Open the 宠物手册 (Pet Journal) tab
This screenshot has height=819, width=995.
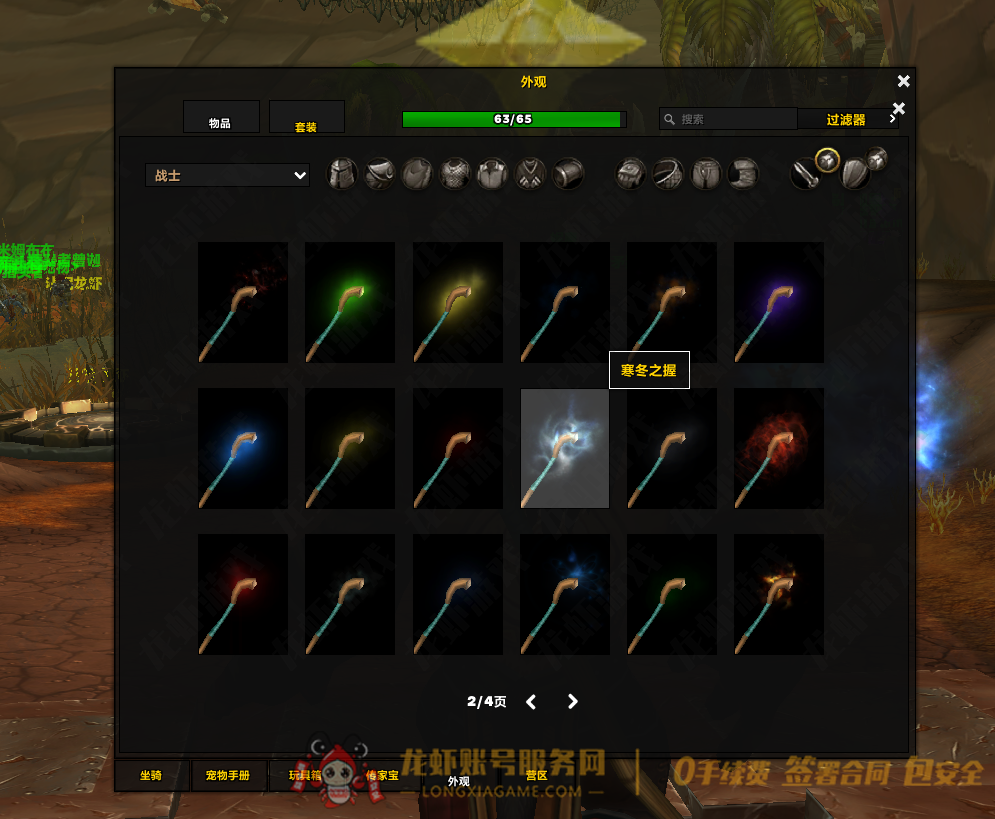tap(230, 775)
